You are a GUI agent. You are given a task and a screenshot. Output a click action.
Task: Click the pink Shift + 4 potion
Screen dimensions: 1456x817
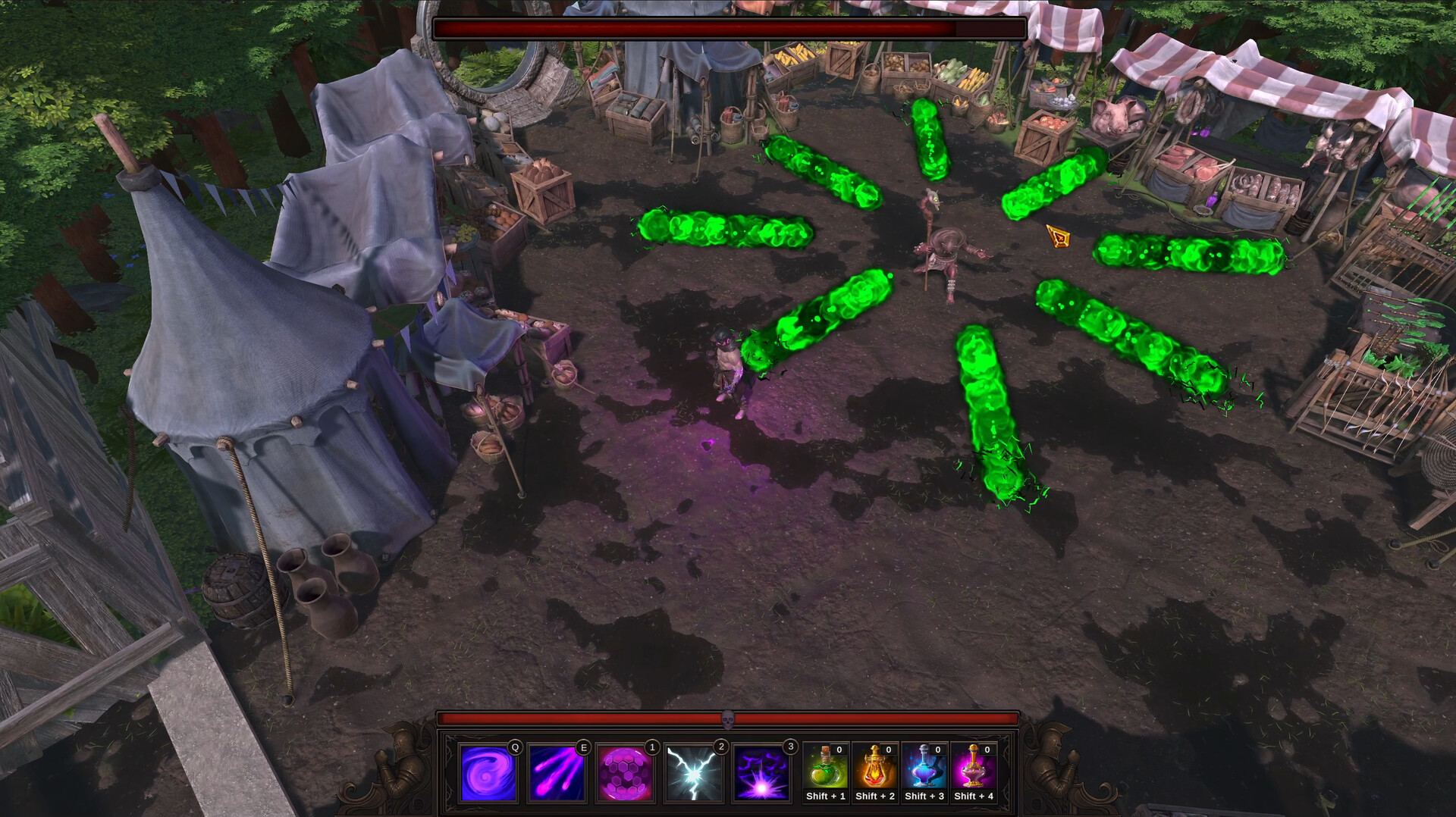click(972, 769)
